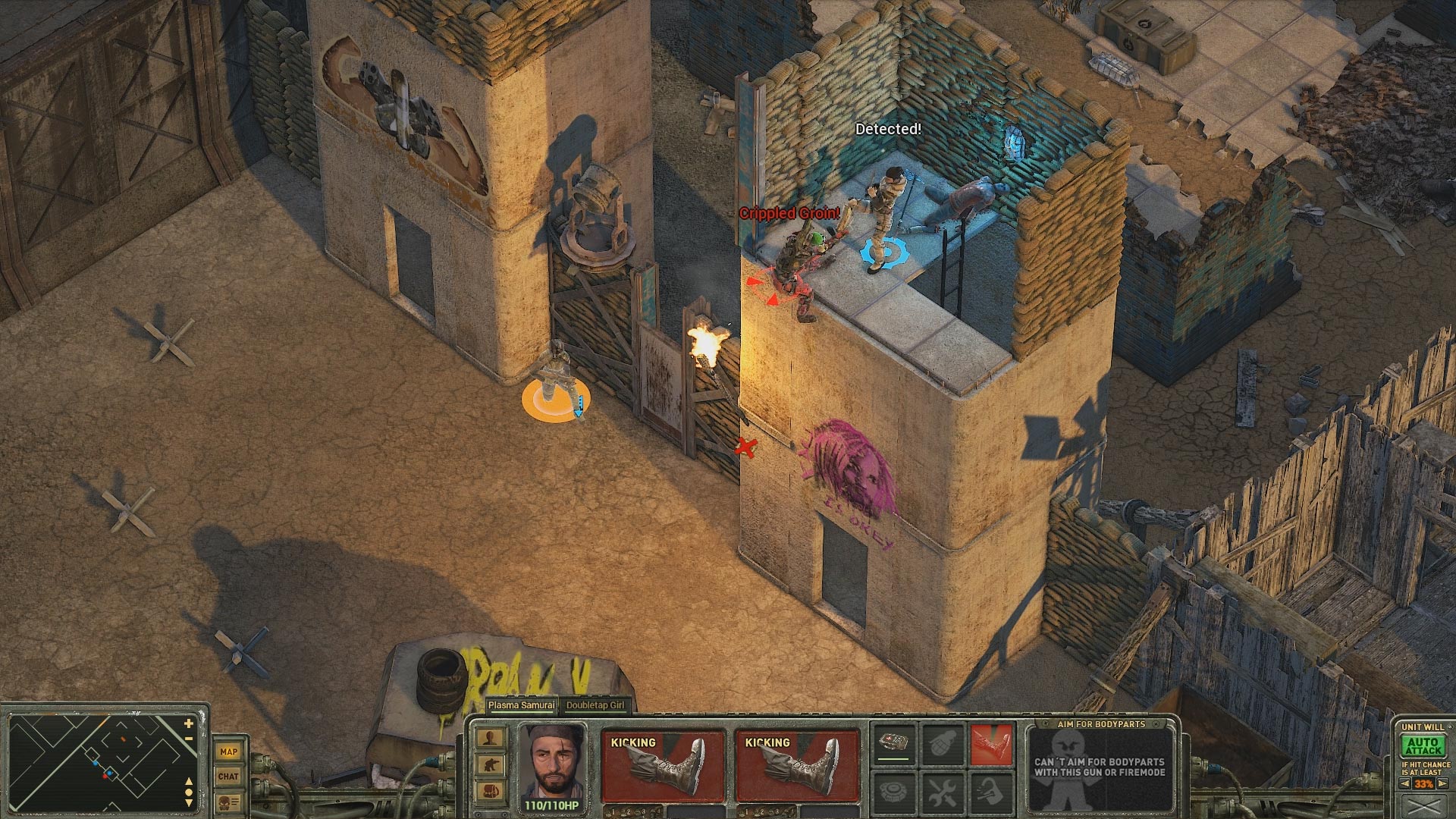The width and height of the screenshot is (1456, 819).
Task: Select the grenade slot
Action: click(943, 742)
